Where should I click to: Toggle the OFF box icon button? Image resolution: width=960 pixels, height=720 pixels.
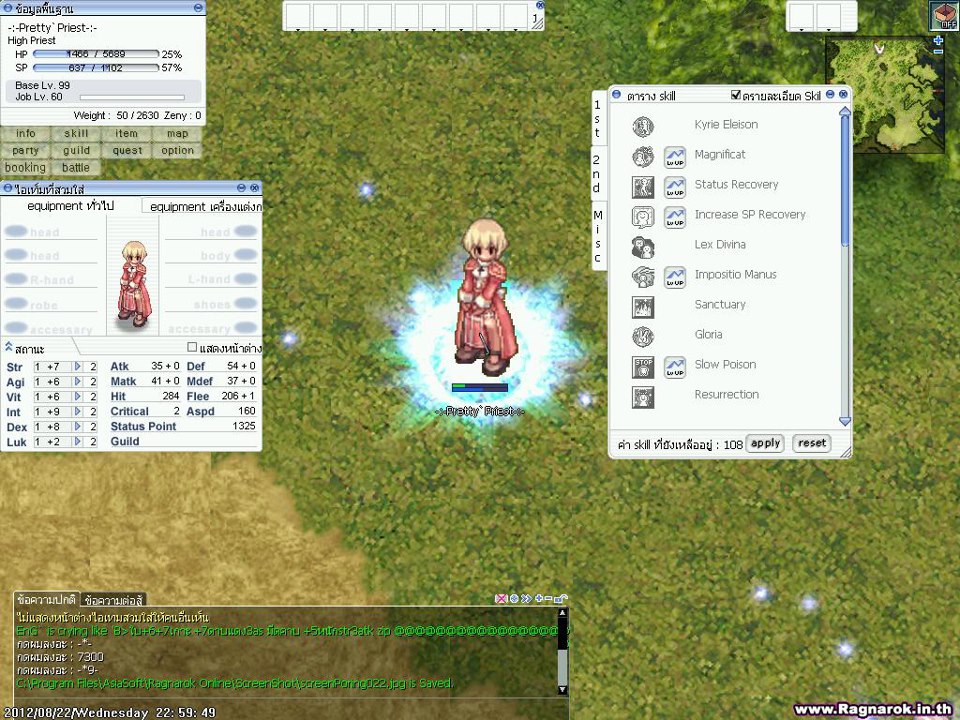pos(944,15)
